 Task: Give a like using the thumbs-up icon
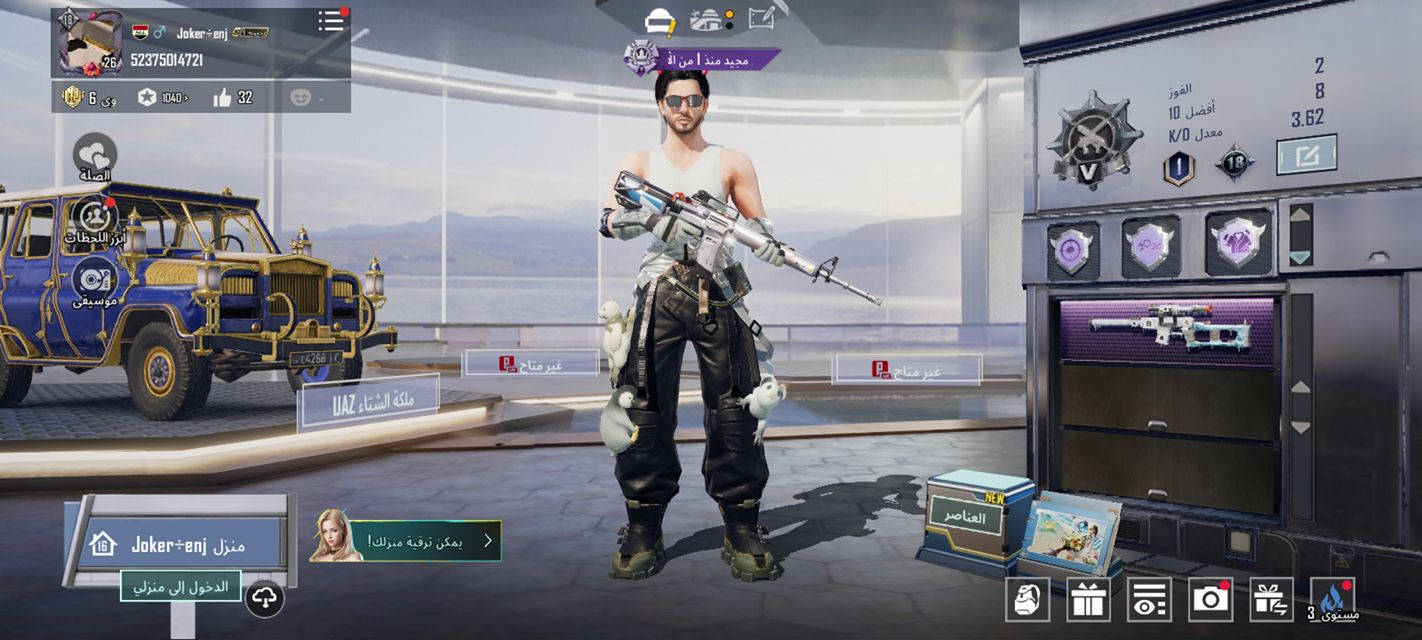(x=222, y=97)
